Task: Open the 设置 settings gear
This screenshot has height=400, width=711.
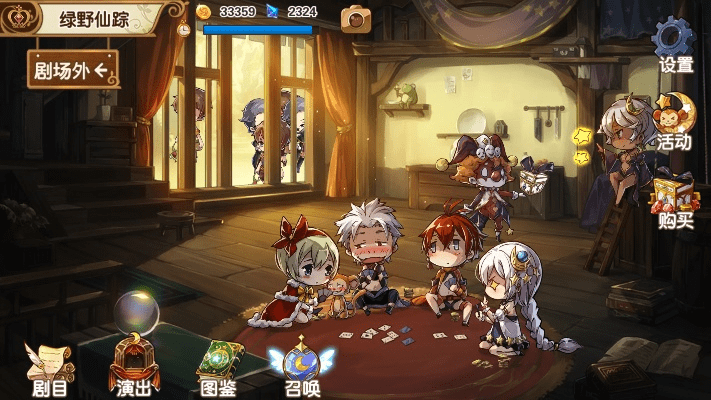Action: point(674,44)
